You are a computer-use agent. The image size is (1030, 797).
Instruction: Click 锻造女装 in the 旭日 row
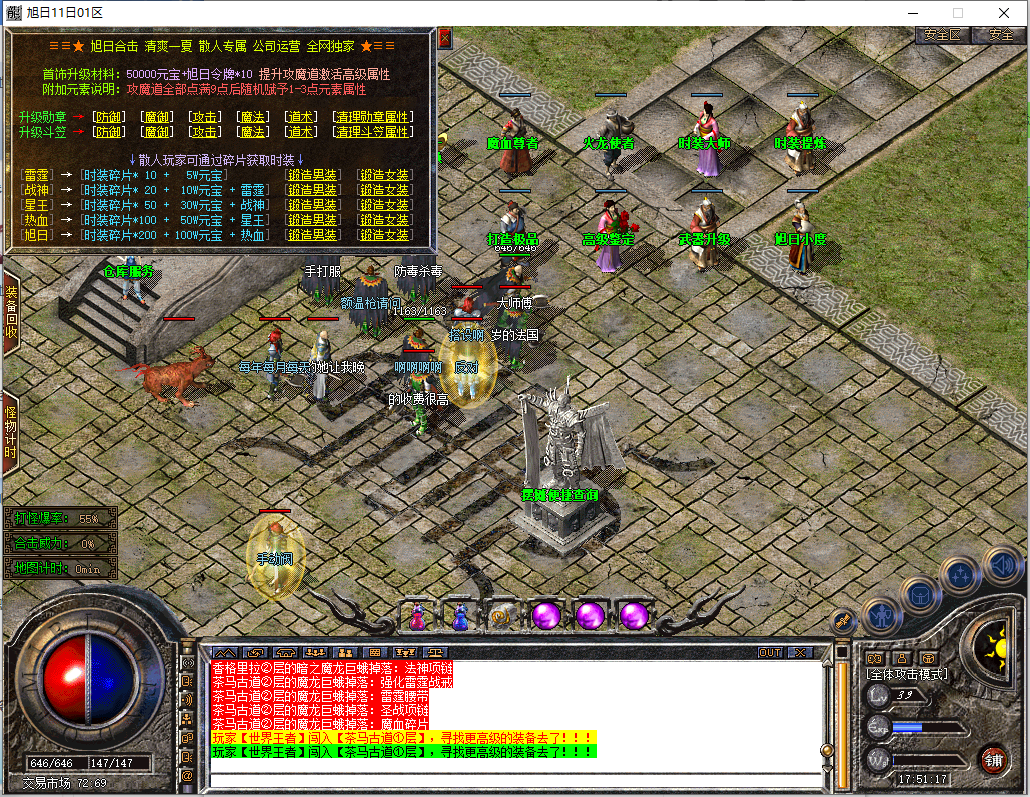[x=384, y=235]
